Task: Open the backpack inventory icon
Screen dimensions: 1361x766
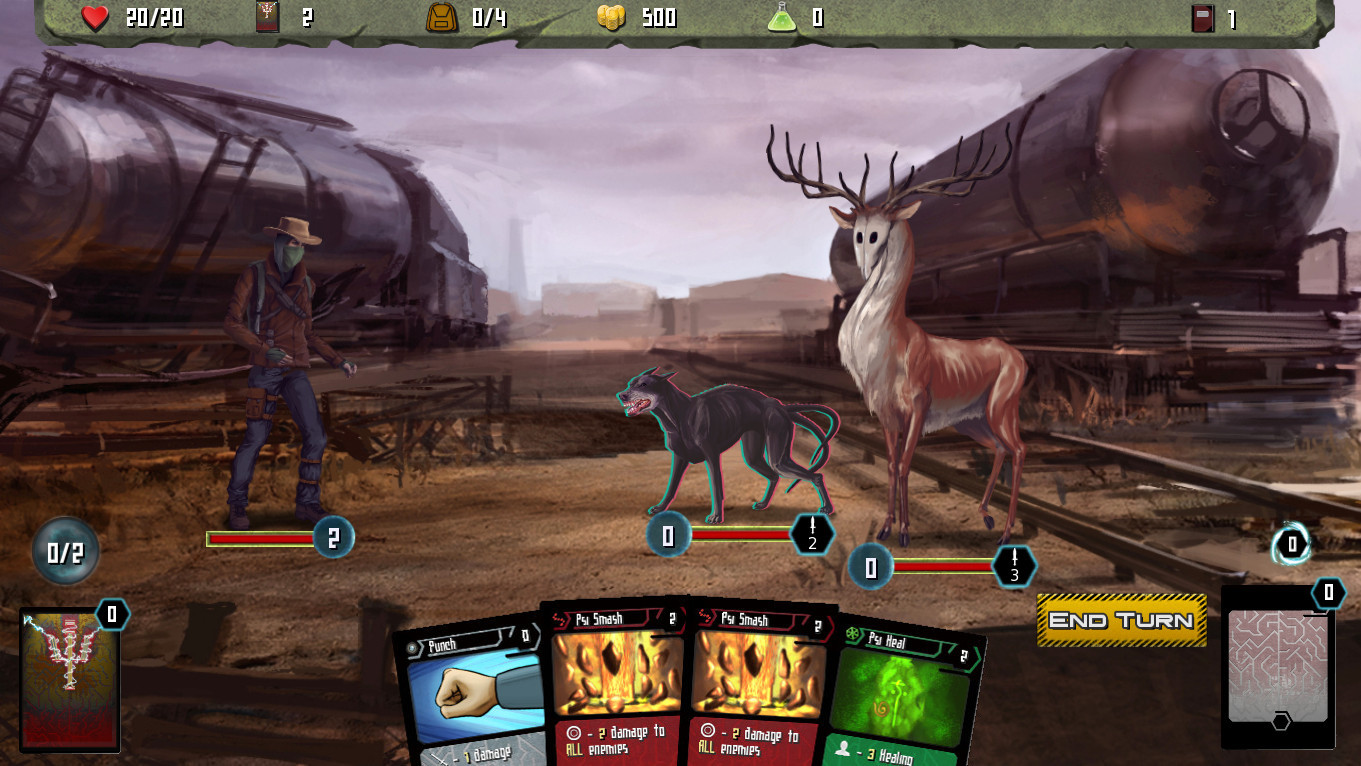Action: click(x=441, y=17)
